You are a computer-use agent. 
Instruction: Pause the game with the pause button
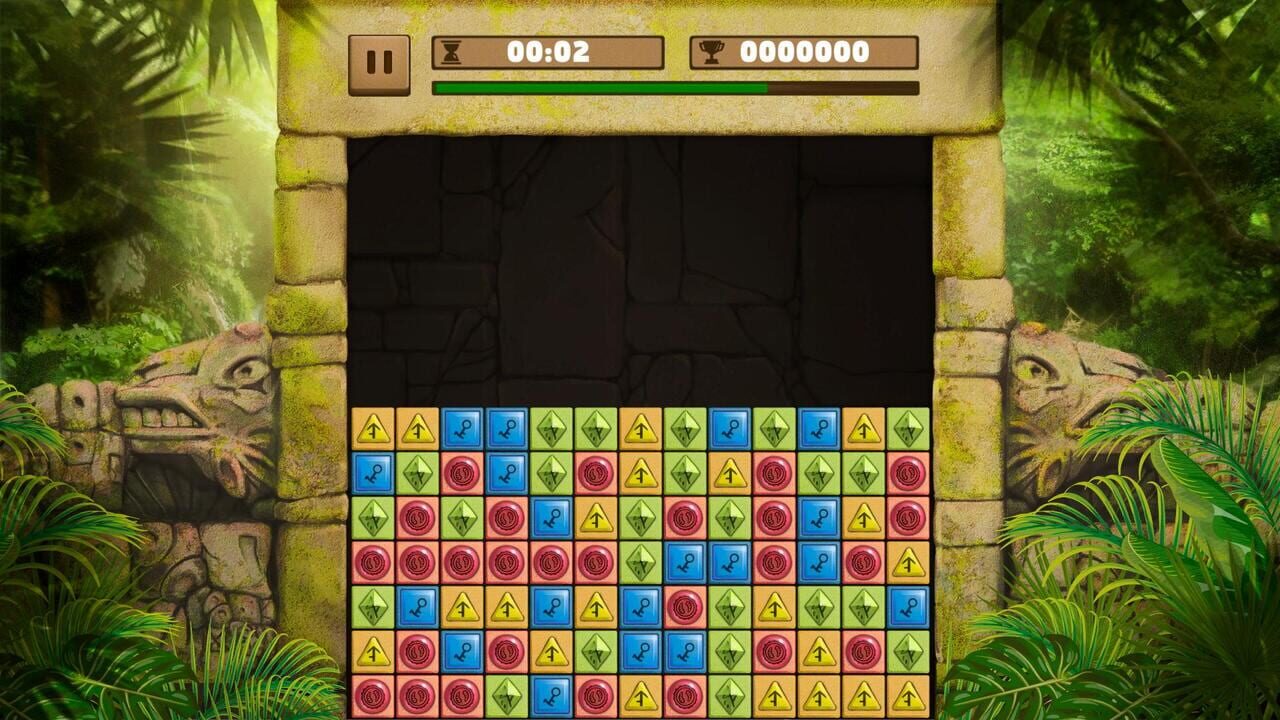click(378, 58)
